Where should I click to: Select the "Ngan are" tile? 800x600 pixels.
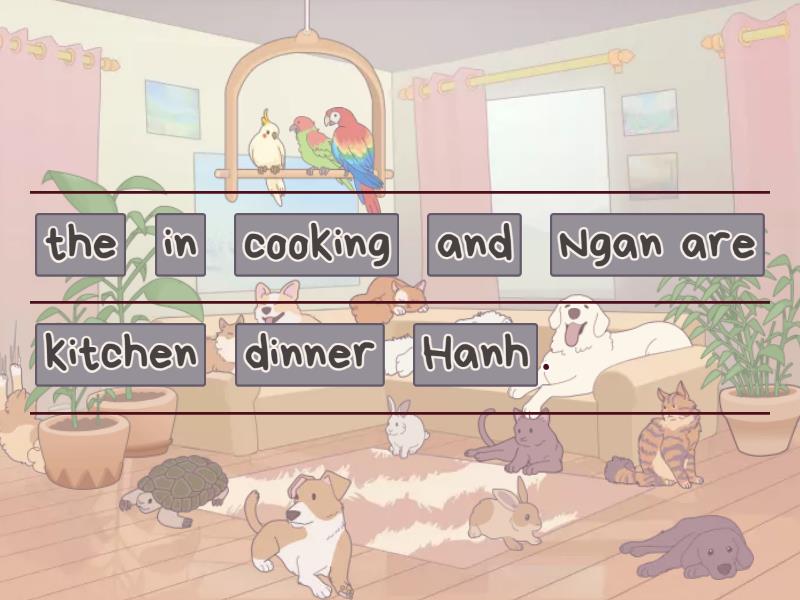pos(657,244)
